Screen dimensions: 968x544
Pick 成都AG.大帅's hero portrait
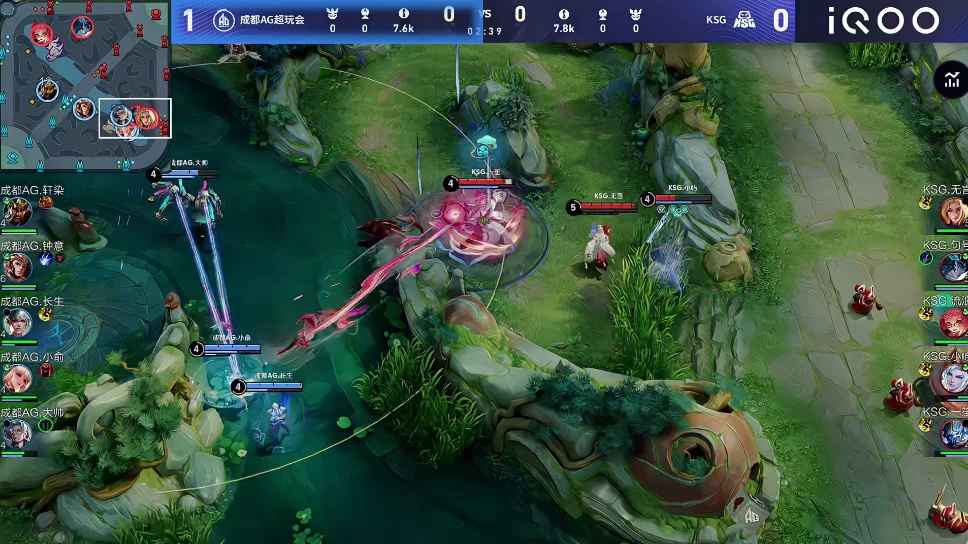point(17,433)
